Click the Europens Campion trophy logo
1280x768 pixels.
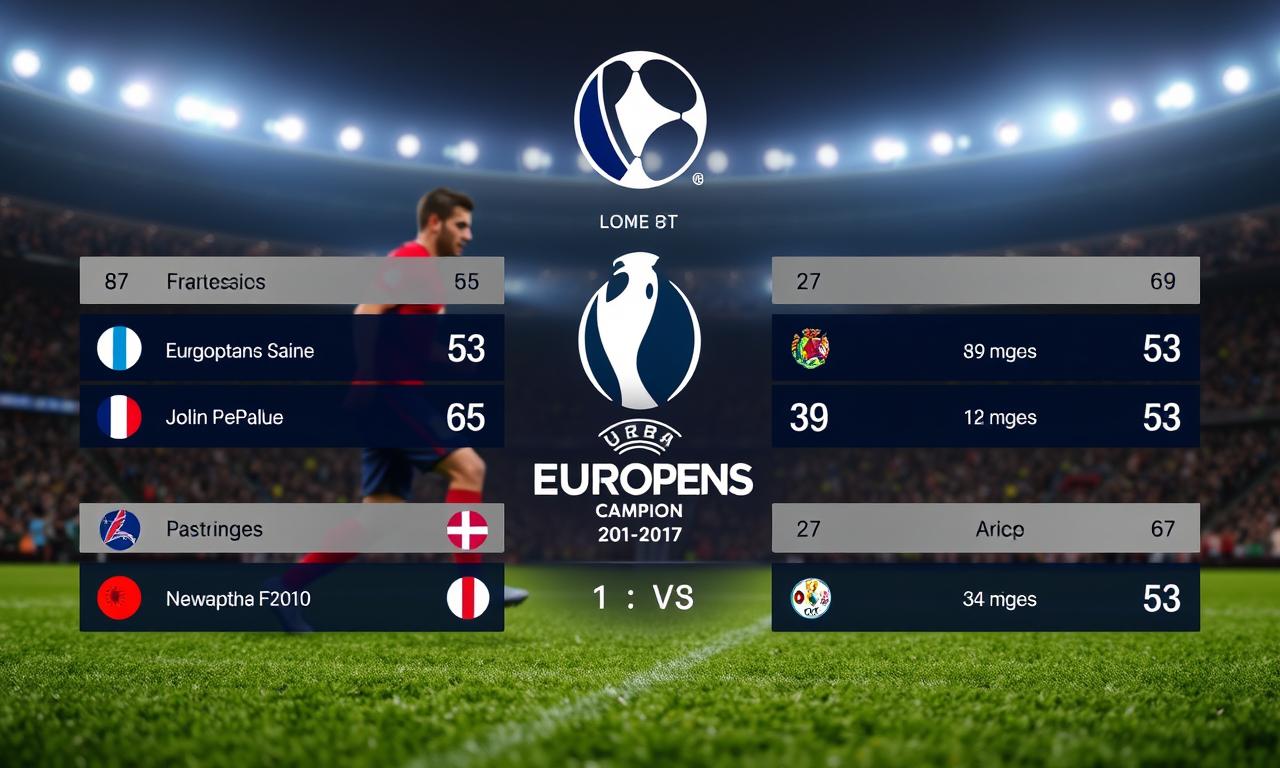(640, 332)
